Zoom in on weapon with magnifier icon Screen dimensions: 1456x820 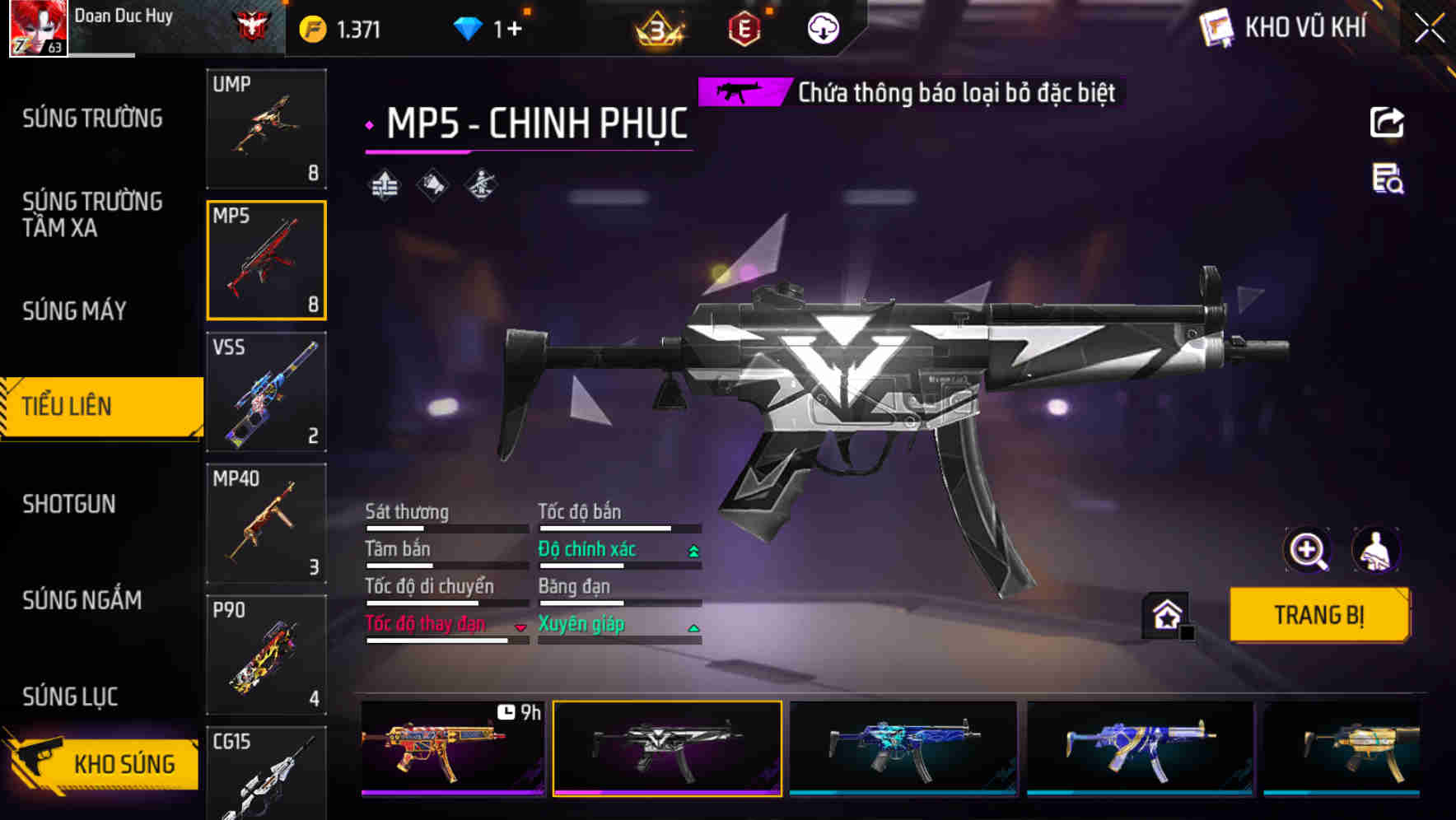(1307, 550)
